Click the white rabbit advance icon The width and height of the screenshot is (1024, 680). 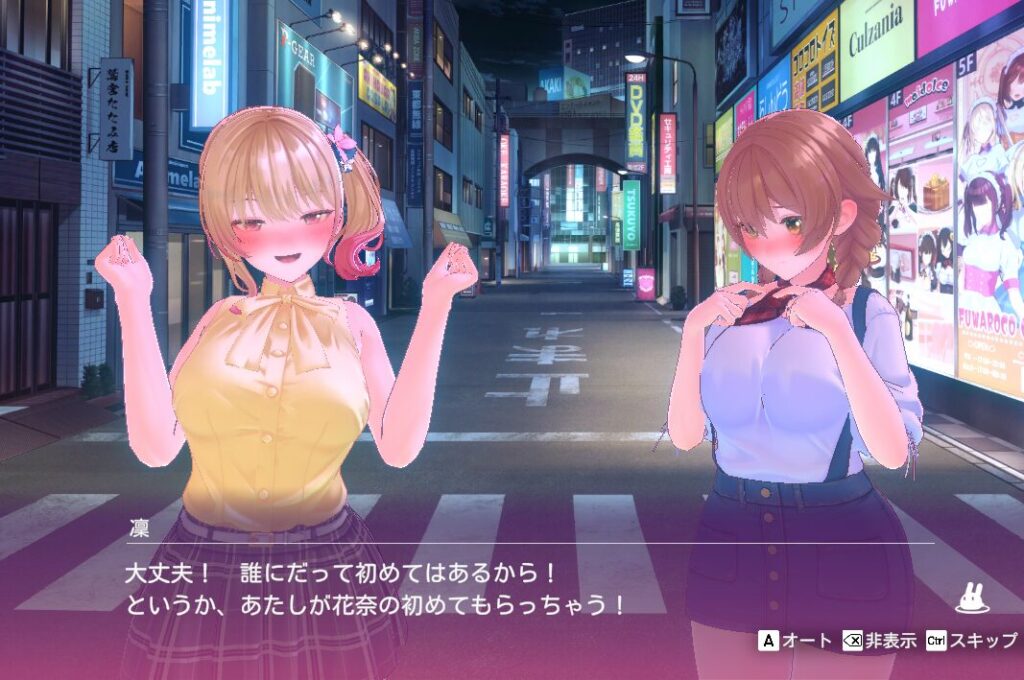(971, 598)
